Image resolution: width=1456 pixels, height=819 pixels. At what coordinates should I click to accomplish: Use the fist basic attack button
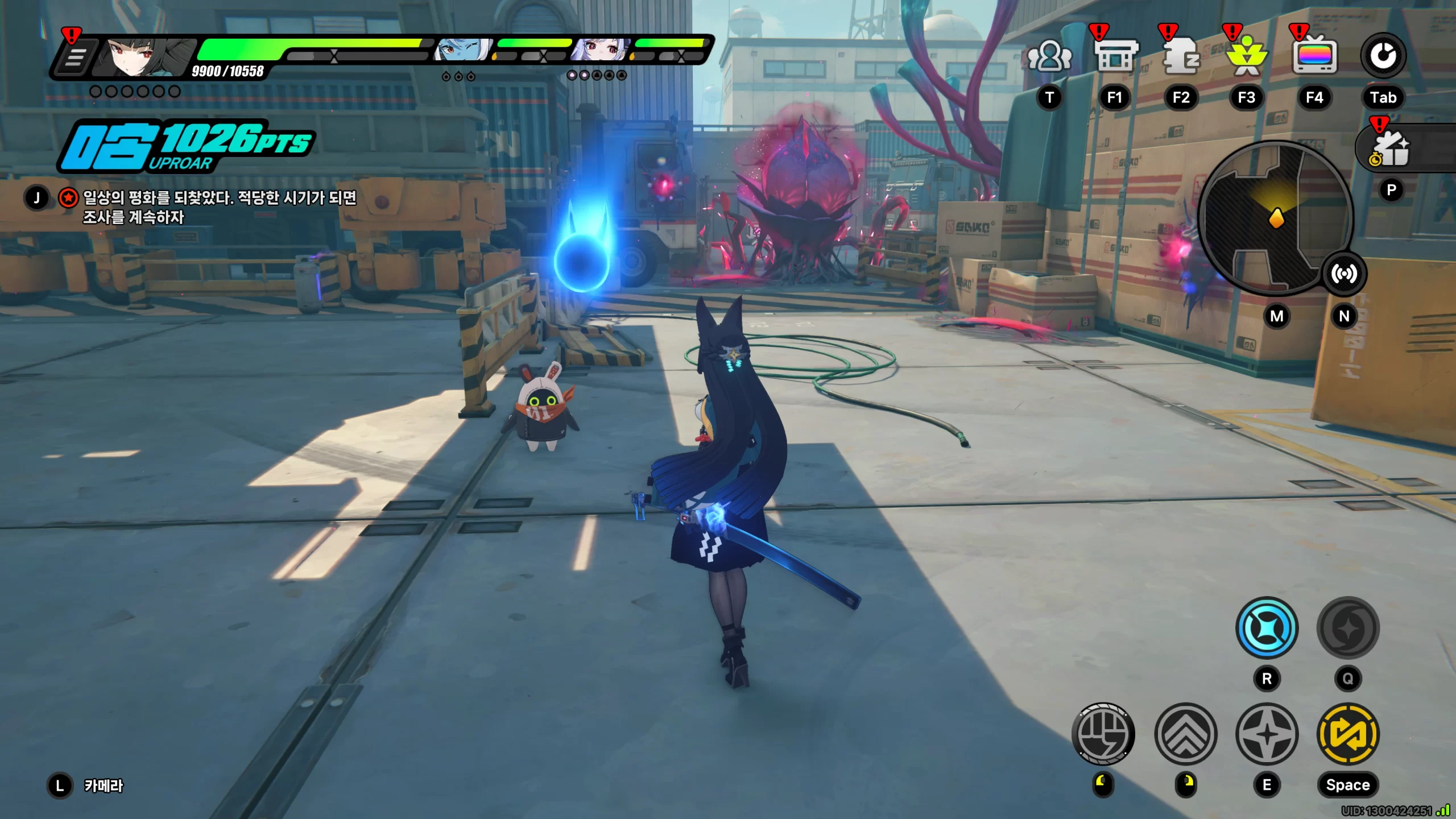[1103, 734]
